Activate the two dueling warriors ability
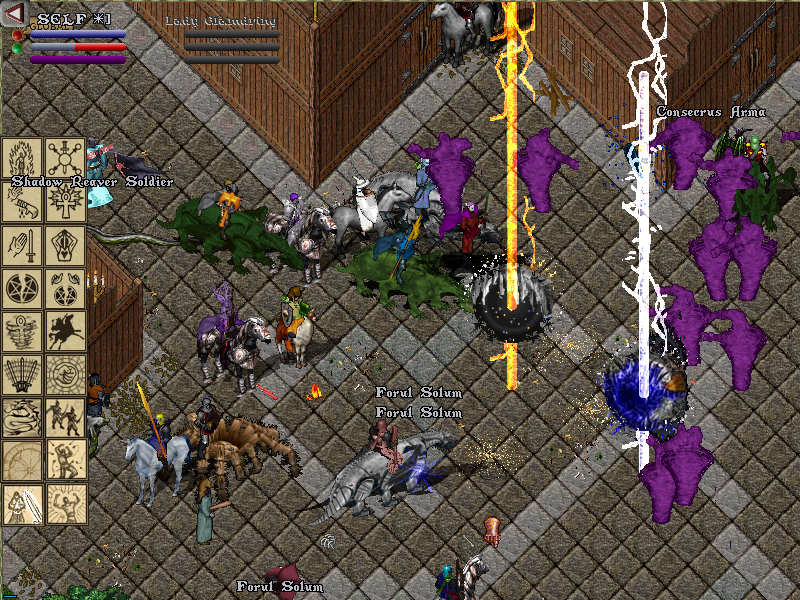 coord(65,417)
